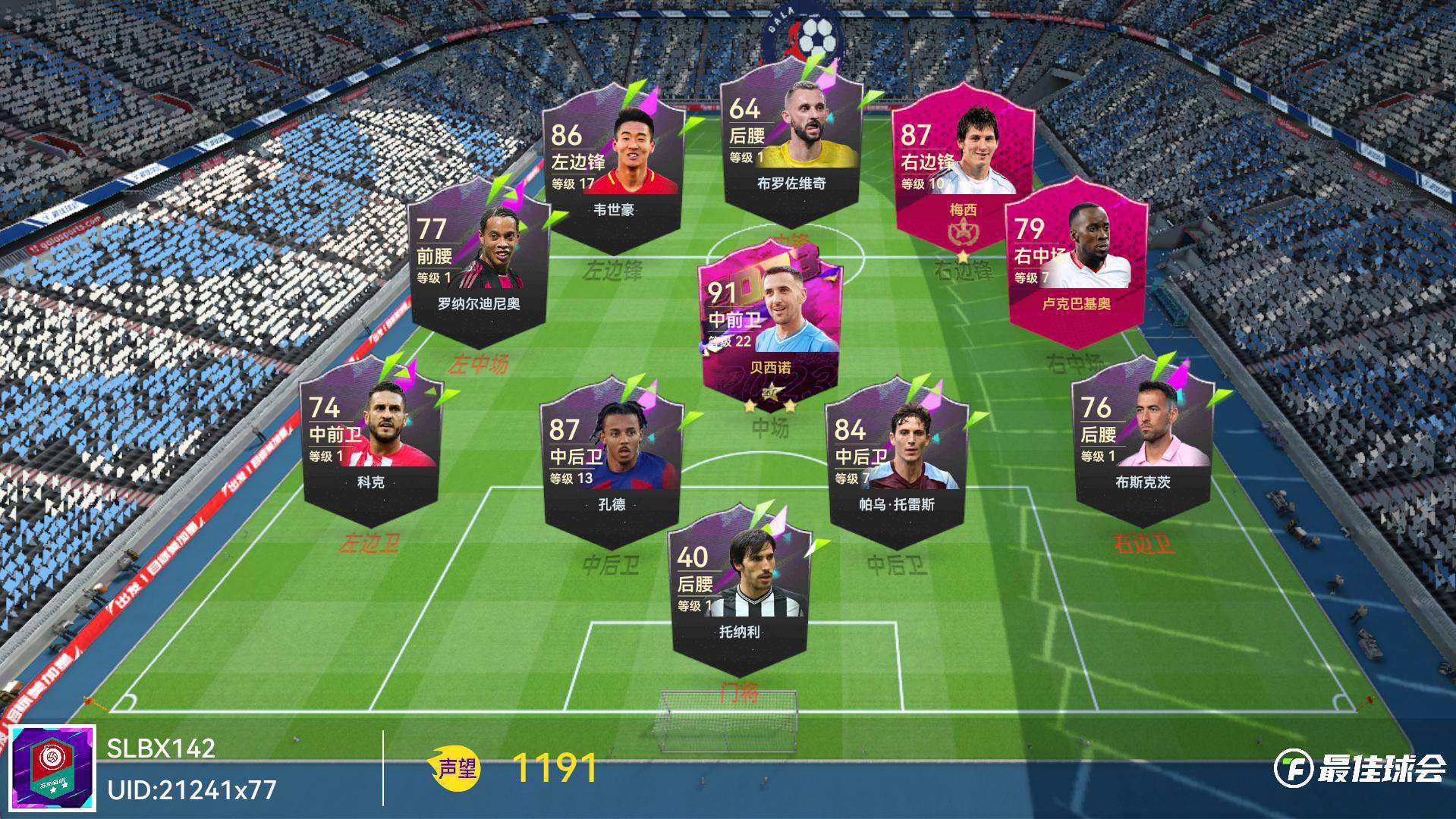Open the SLBX142 club badge avatar
Screen dimensions: 1456x819
click(53, 767)
